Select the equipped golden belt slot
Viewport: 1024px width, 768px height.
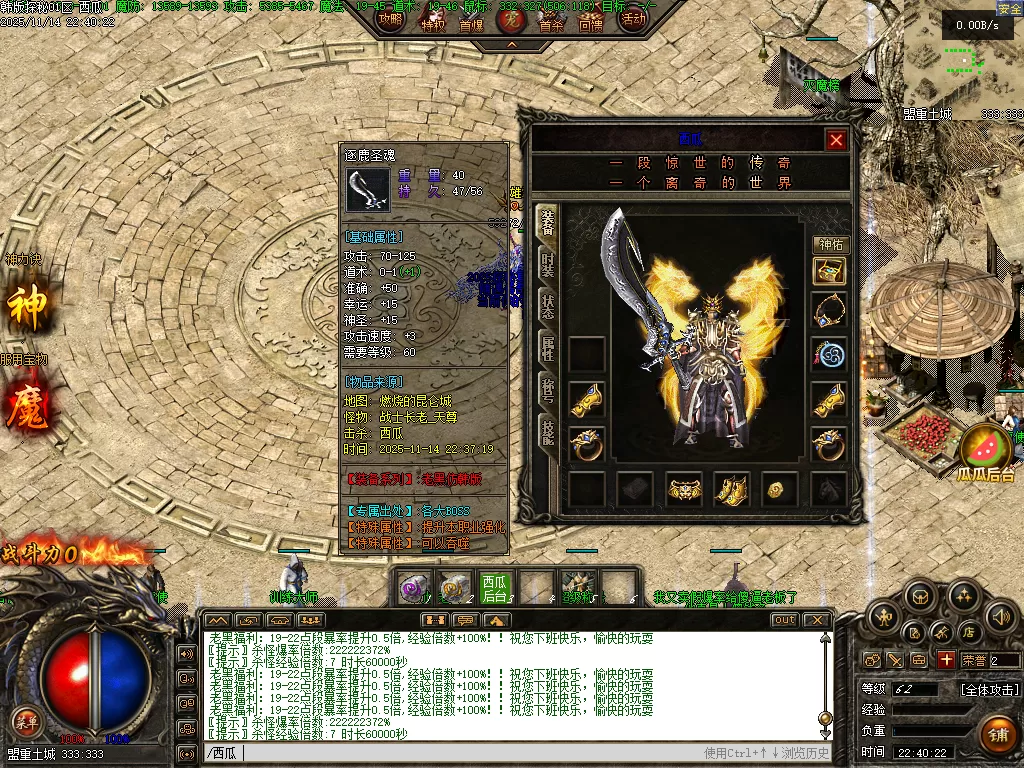point(684,490)
